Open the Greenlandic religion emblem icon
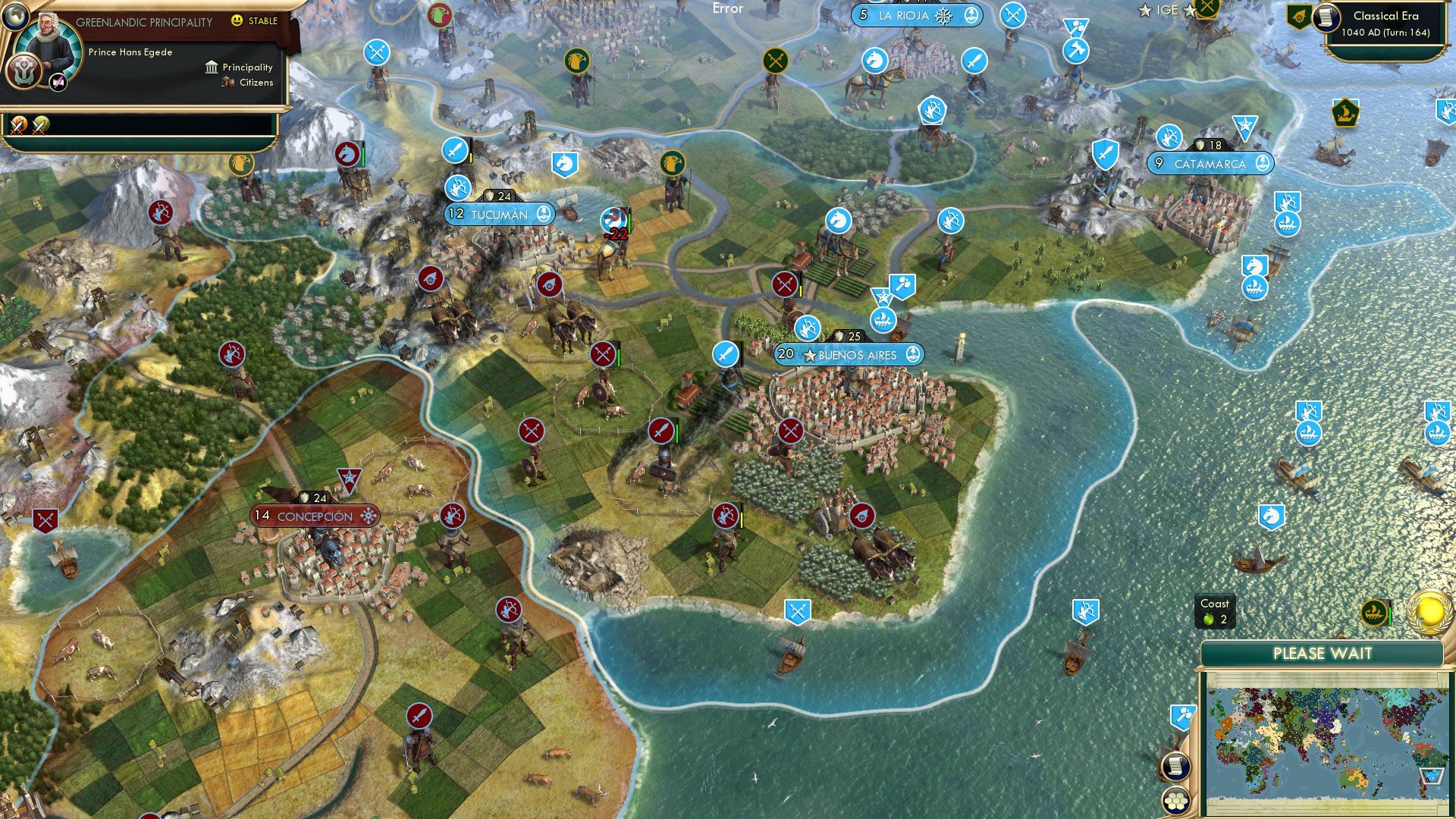 pyautogui.click(x=25, y=71)
